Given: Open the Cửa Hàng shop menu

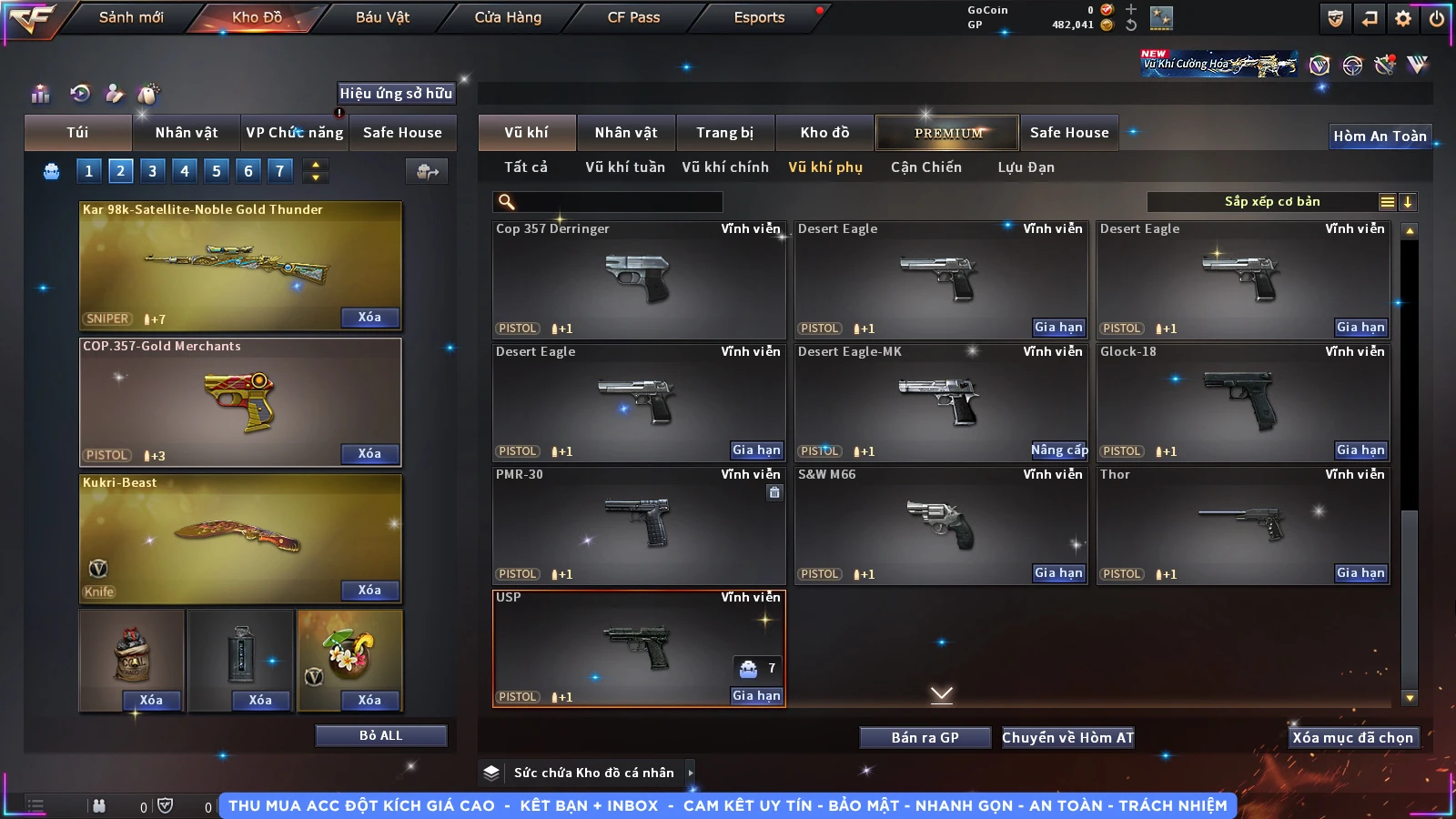Looking at the screenshot, I should coord(508,17).
